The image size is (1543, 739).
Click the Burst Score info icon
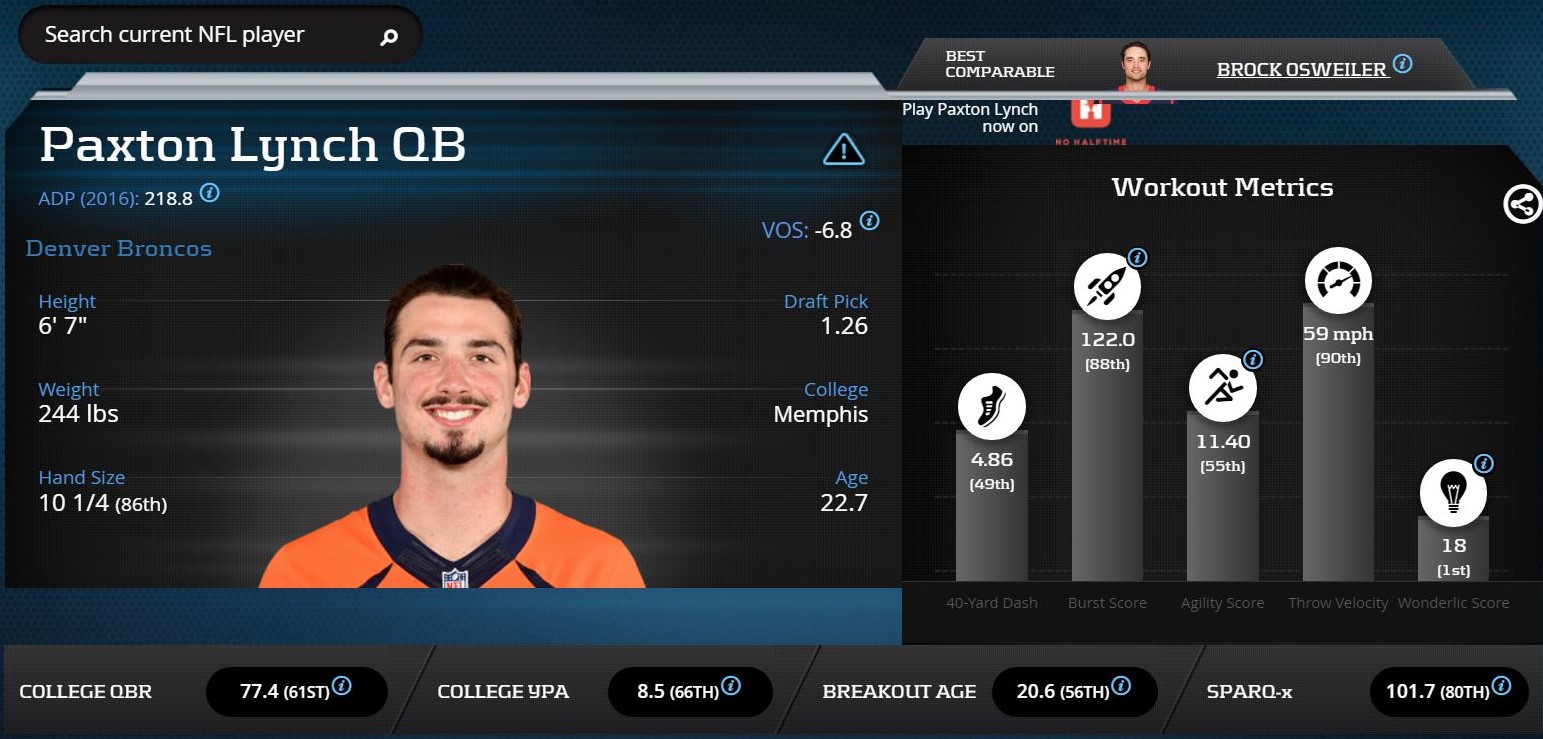point(1137,258)
